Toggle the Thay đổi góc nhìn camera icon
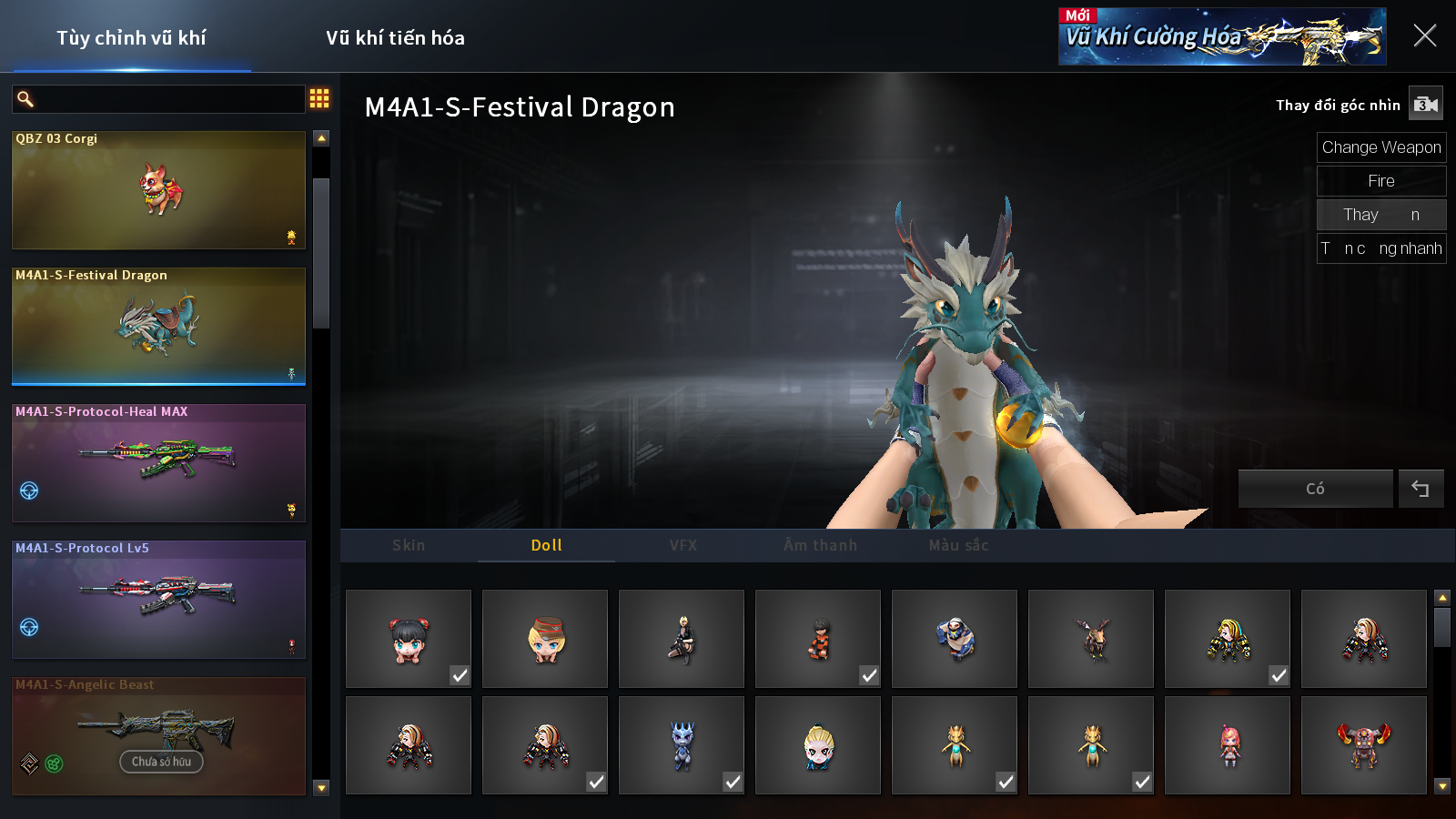The width and height of the screenshot is (1456, 819). tap(1425, 105)
